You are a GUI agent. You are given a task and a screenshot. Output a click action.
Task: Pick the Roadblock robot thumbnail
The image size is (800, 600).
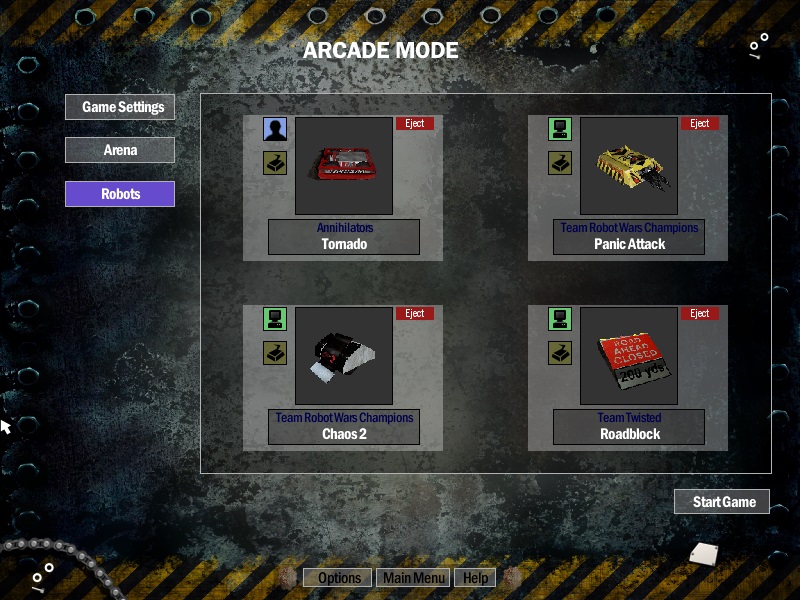(629, 356)
